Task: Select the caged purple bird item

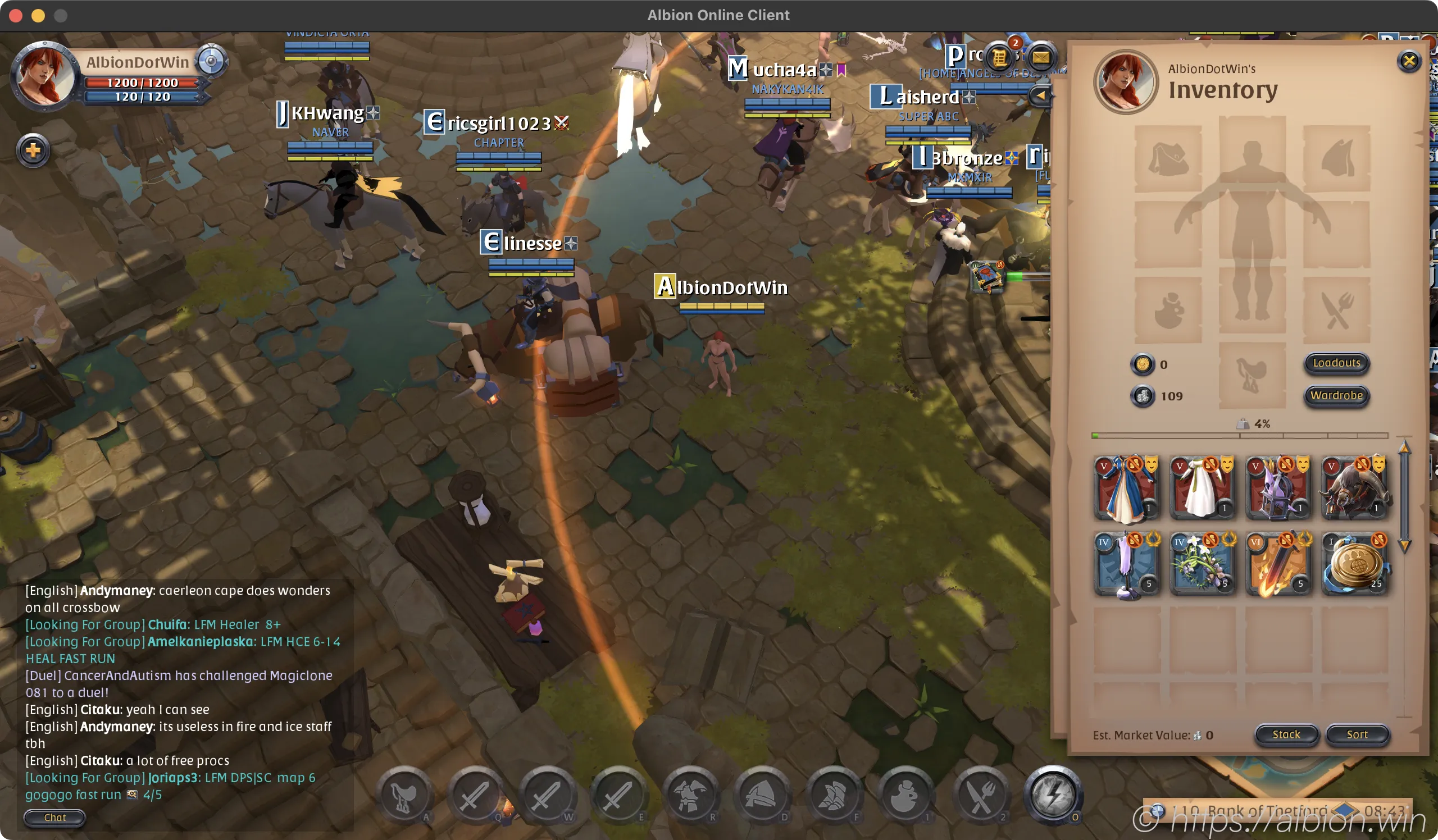Action: point(1278,488)
